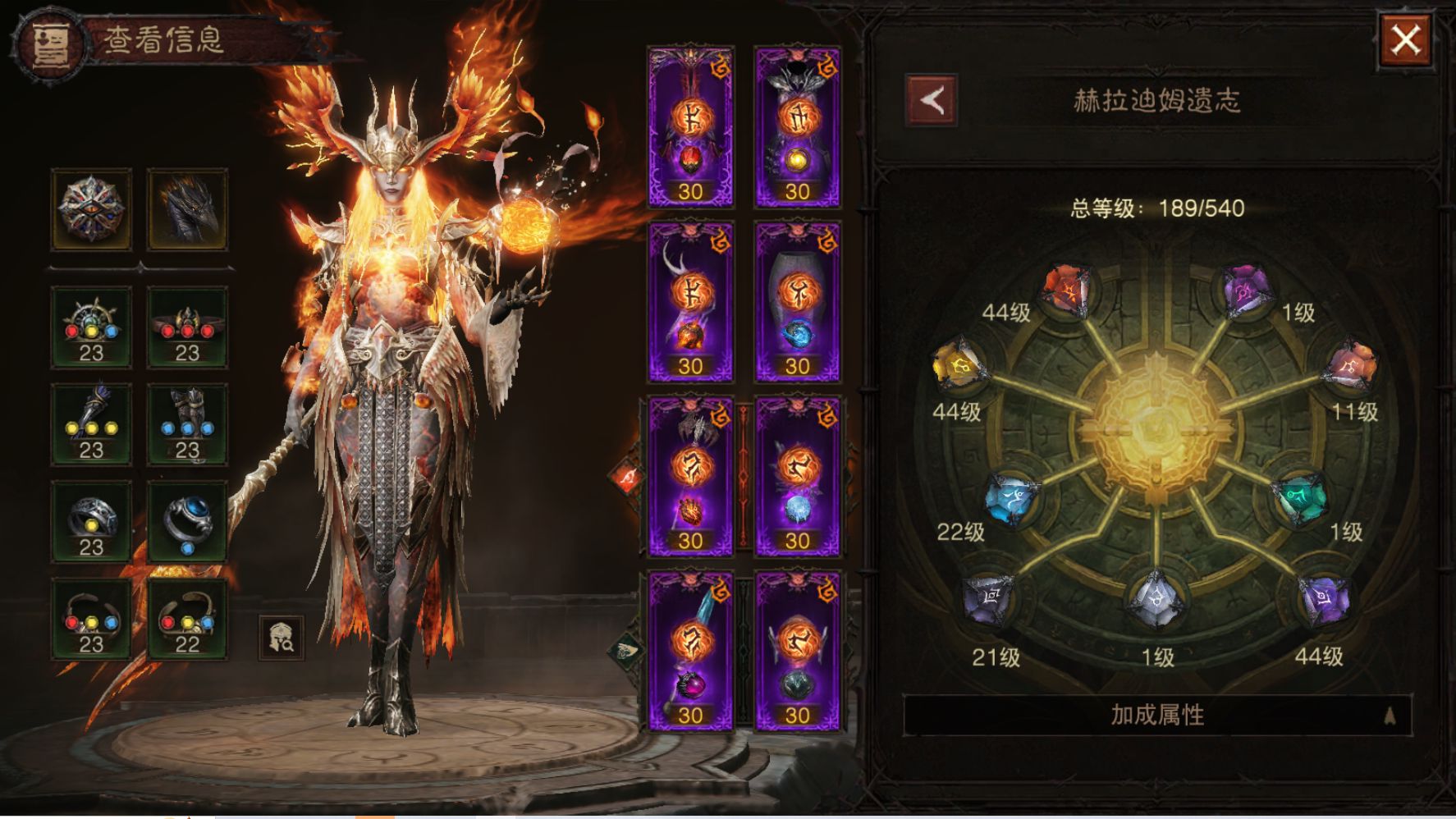The height and width of the screenshot is (819, 1456).
Task: View the ring with three red gems
Action: [188, 327]
